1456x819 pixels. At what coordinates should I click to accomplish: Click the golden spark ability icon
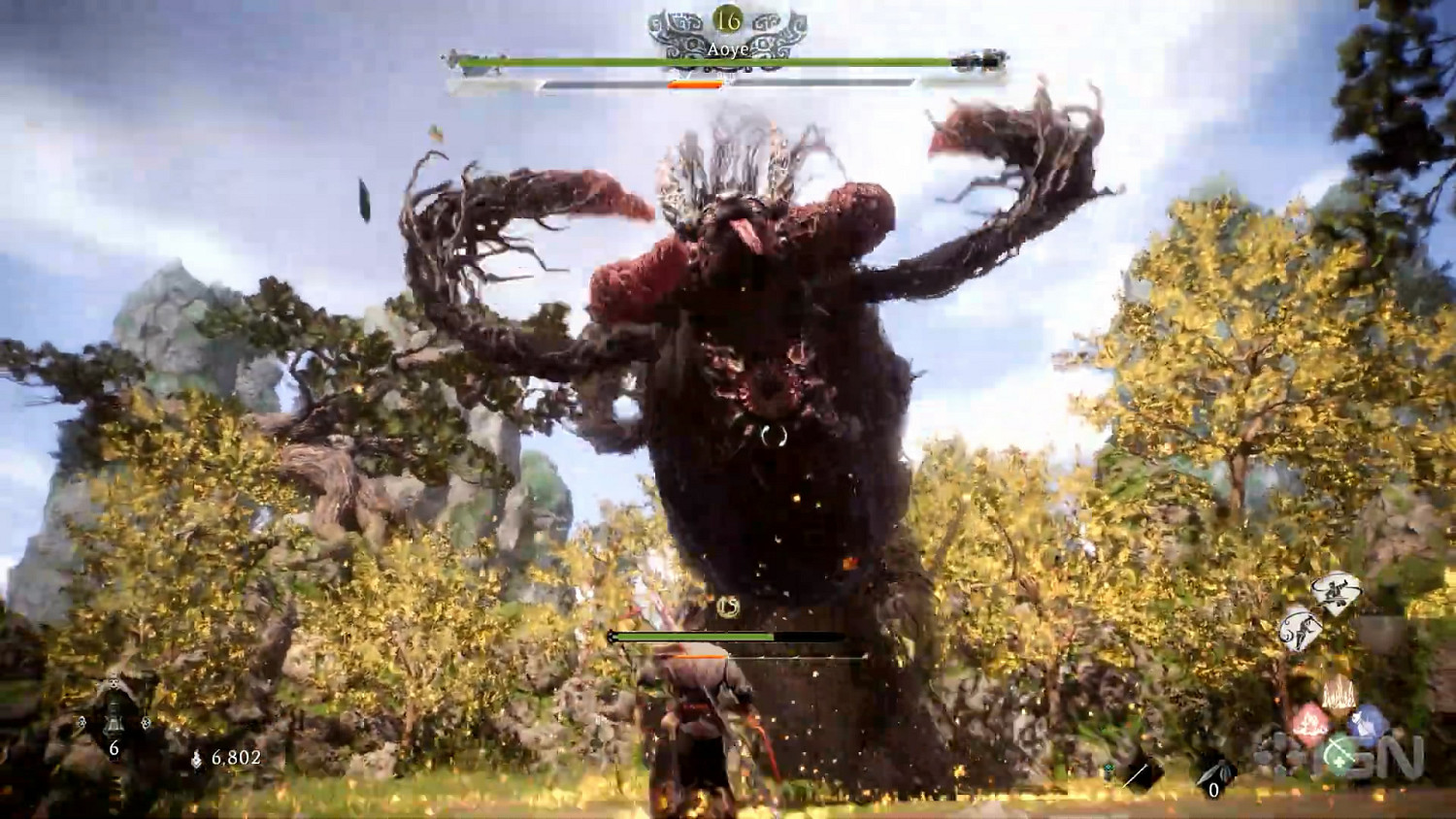1337,693
